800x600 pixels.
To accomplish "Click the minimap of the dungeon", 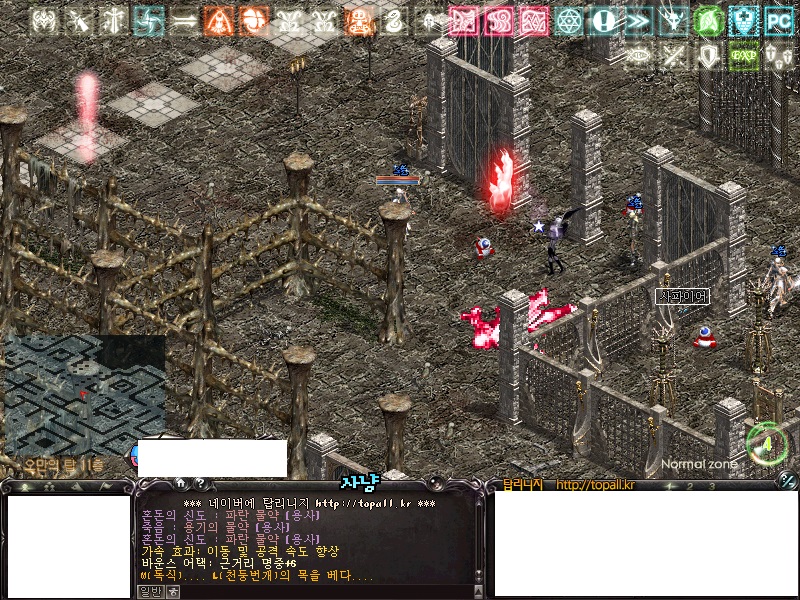I will pos(82,392).
